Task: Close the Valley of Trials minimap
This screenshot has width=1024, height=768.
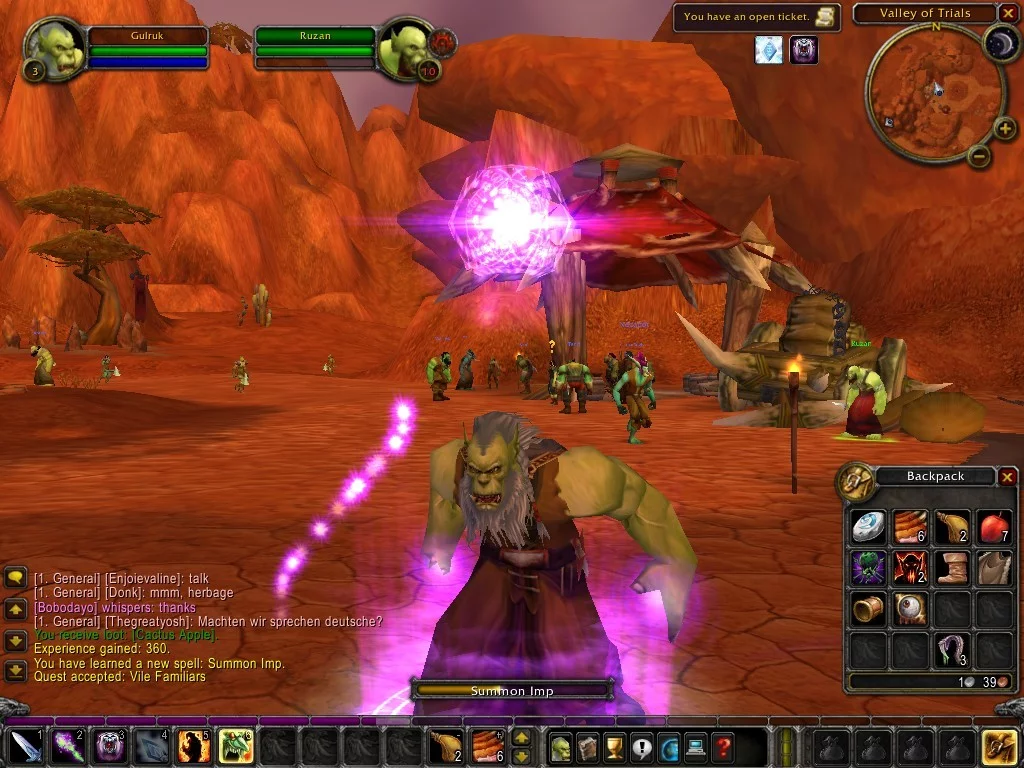Action: coord(1007,14)
